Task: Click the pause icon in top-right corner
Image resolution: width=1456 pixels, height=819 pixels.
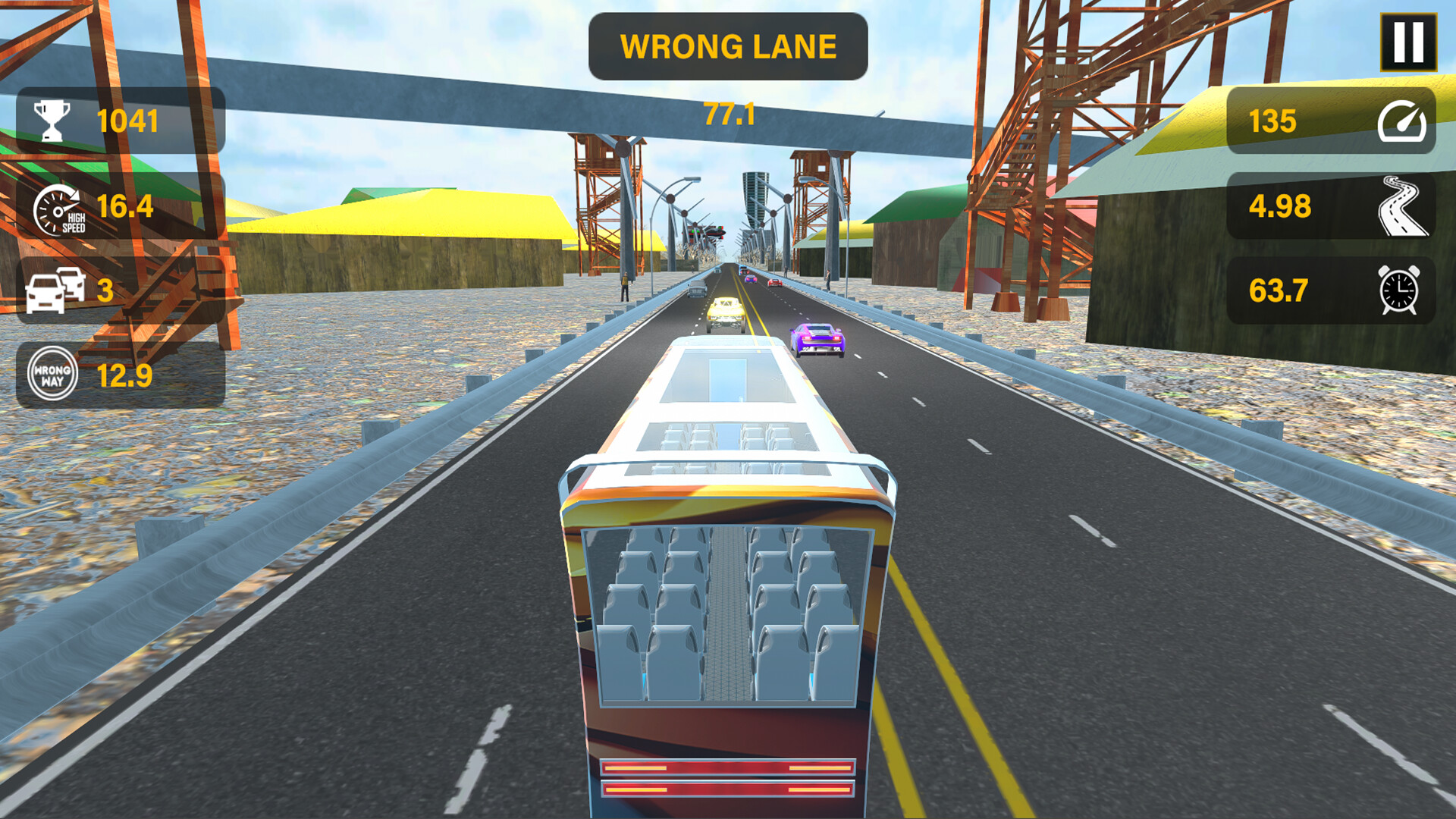Action: click(1408, 43)
